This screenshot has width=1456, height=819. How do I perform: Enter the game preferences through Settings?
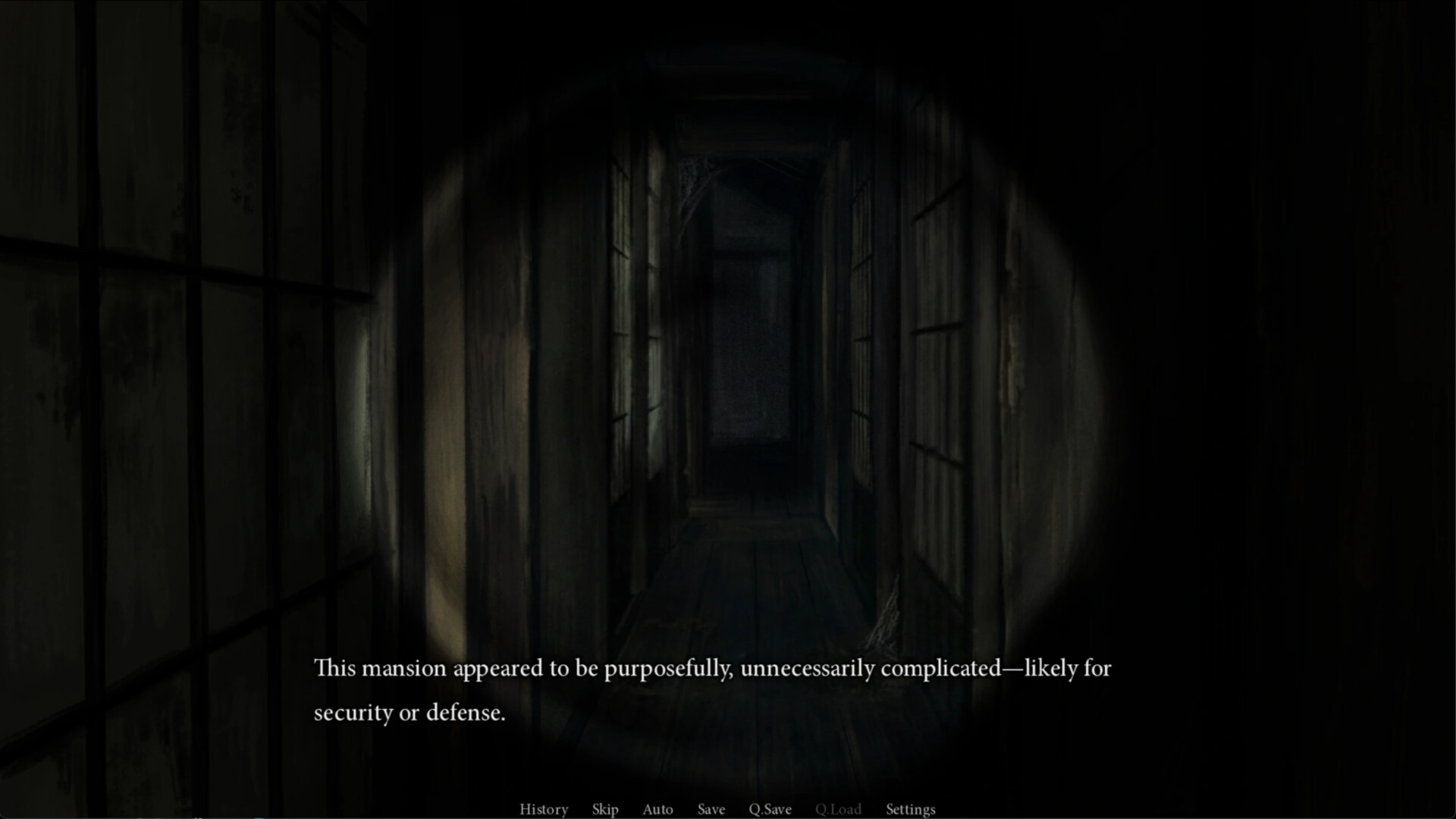pos(910,809)
